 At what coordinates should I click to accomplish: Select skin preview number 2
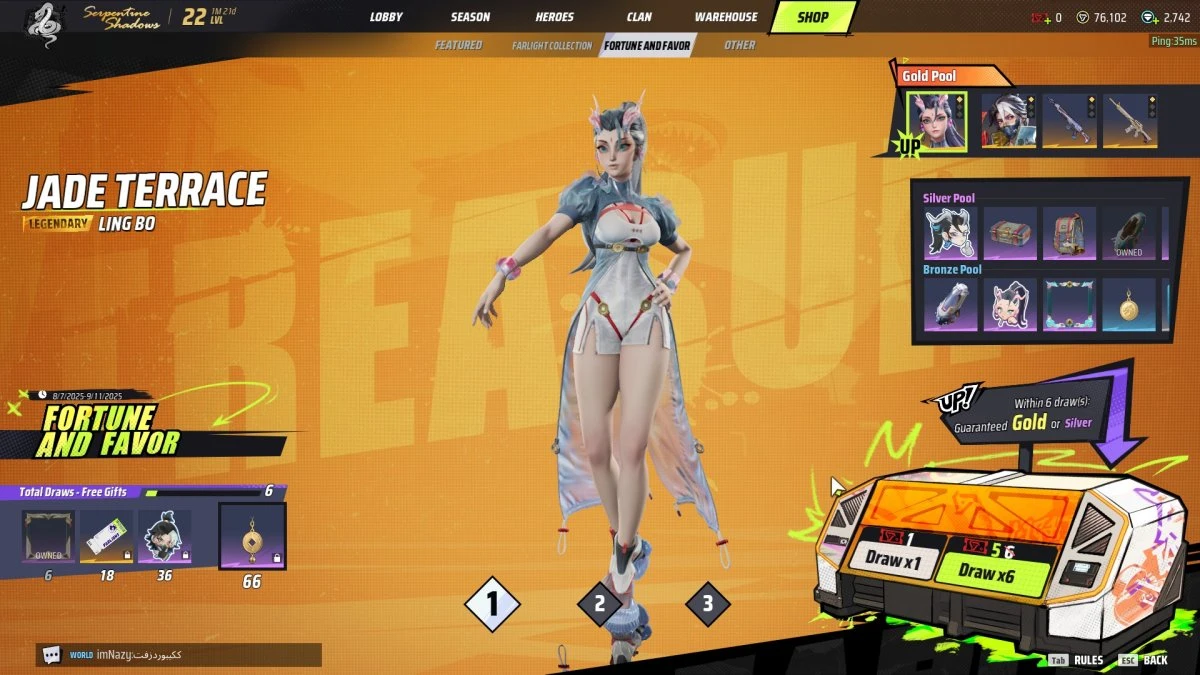[600, 603]
